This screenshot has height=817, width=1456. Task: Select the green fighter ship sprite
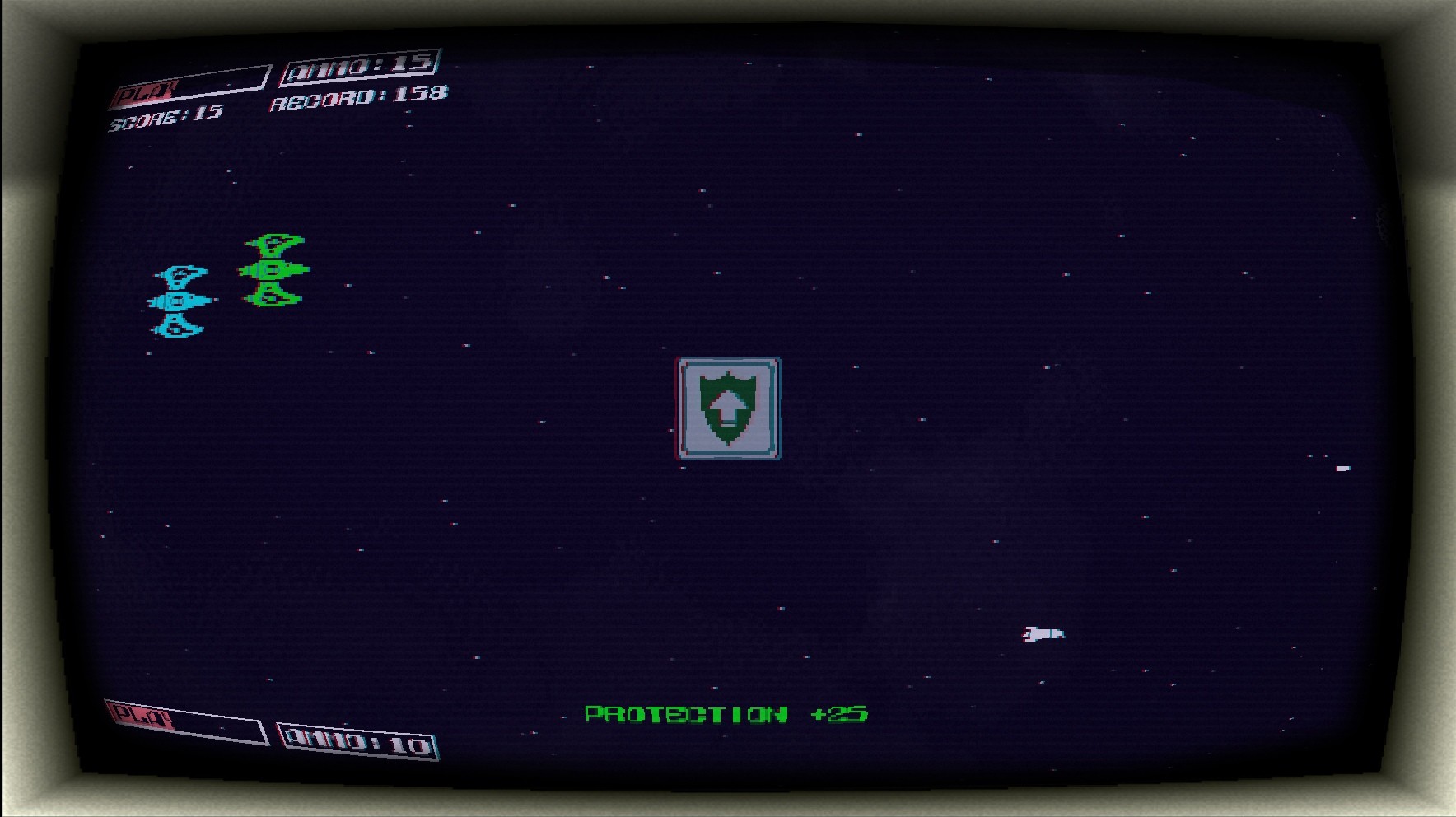pyautogui.click(x=273, y=269)
